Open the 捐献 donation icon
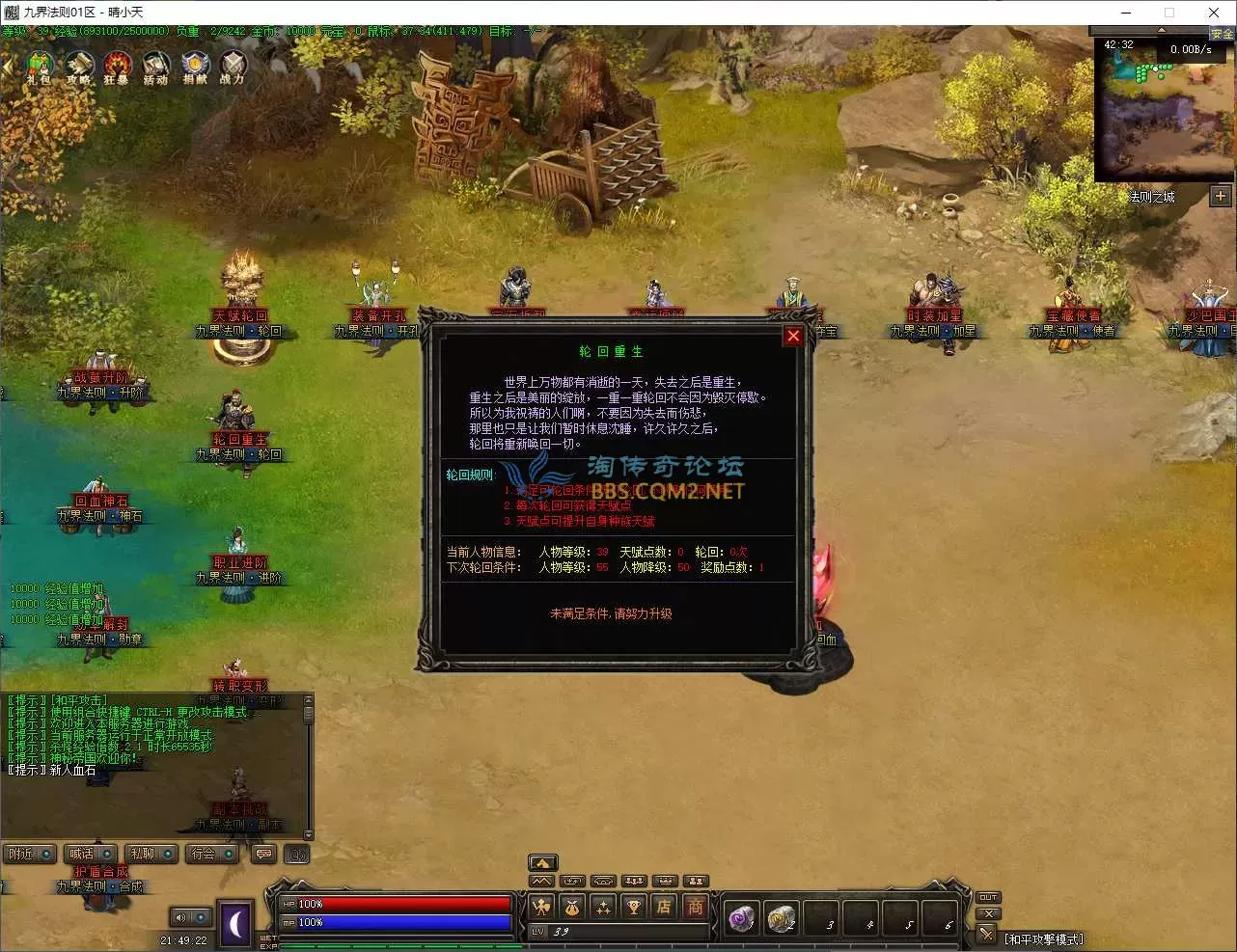 point(195,68)
